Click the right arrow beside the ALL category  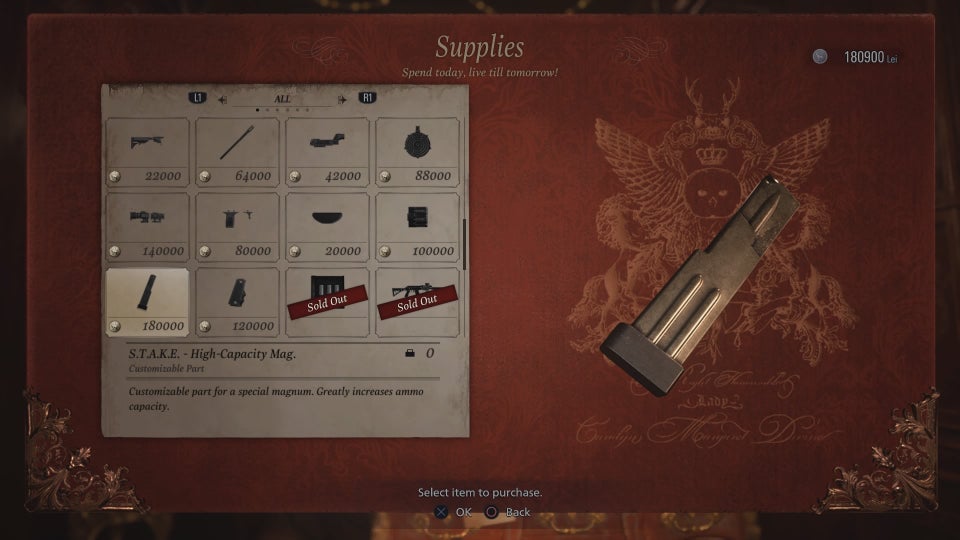tap(342, 99)
